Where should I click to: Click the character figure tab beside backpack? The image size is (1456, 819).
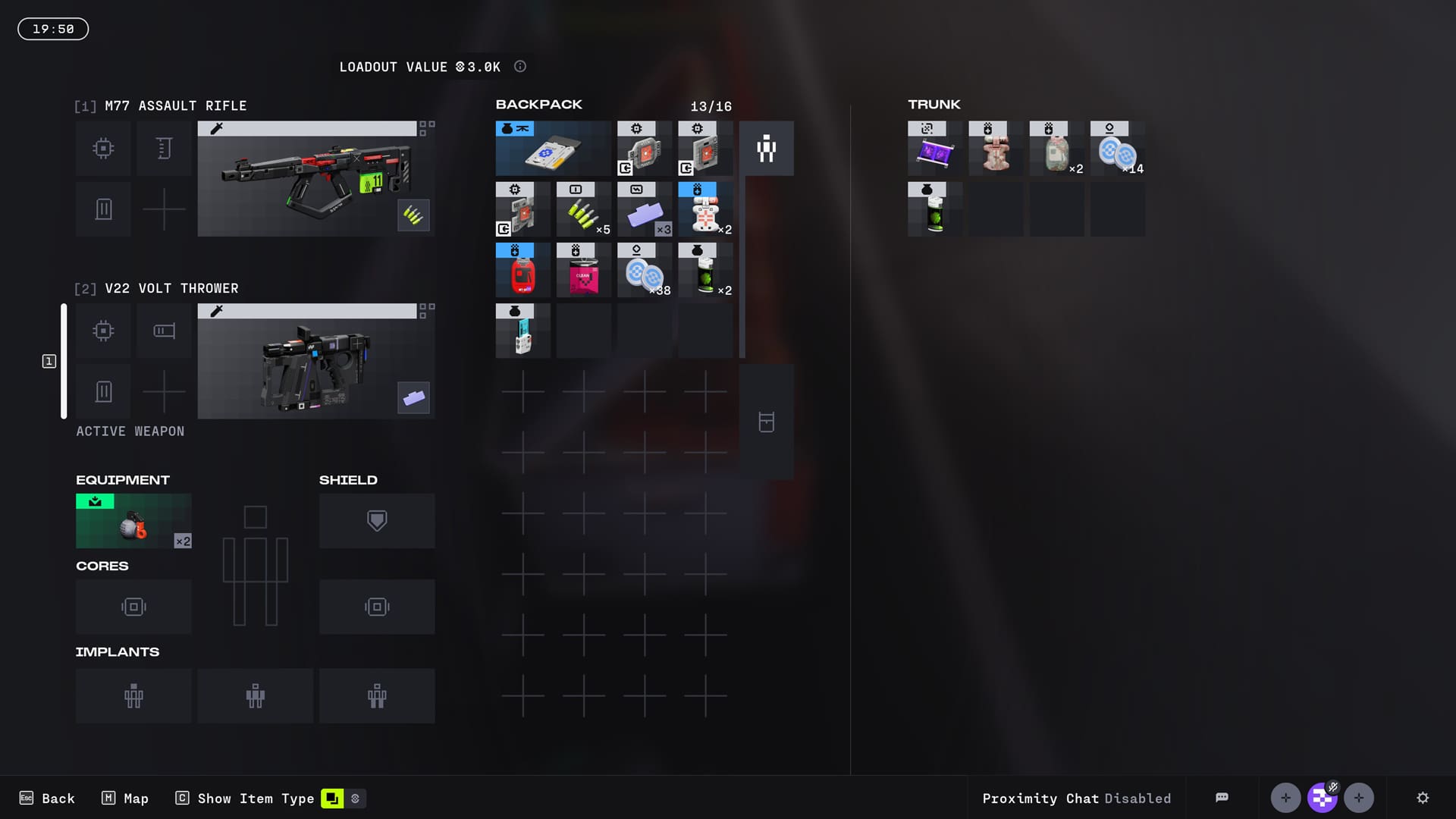[767, 149]
